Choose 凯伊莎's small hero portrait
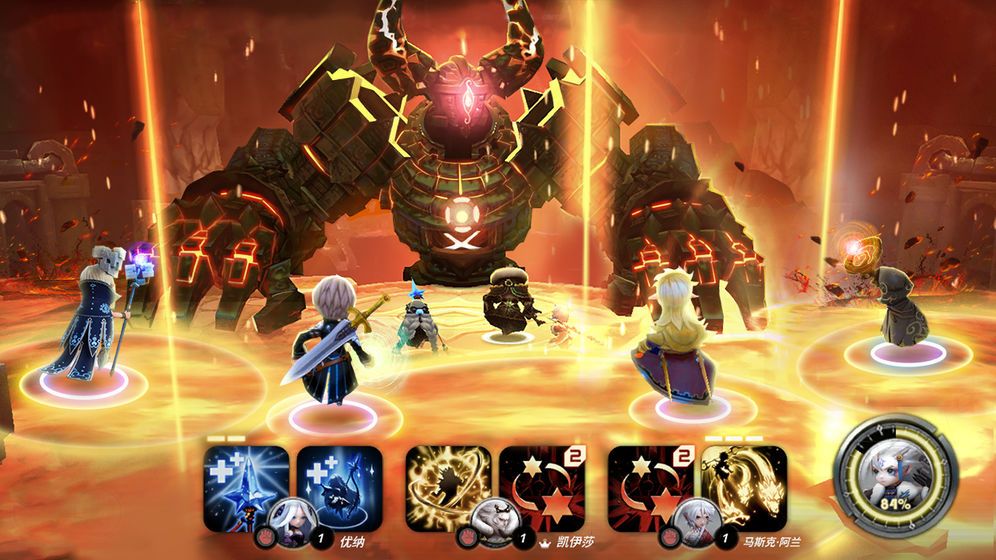The width and height of the screenshot is (996, 560). pyautogui.click(x=495, y=517)
